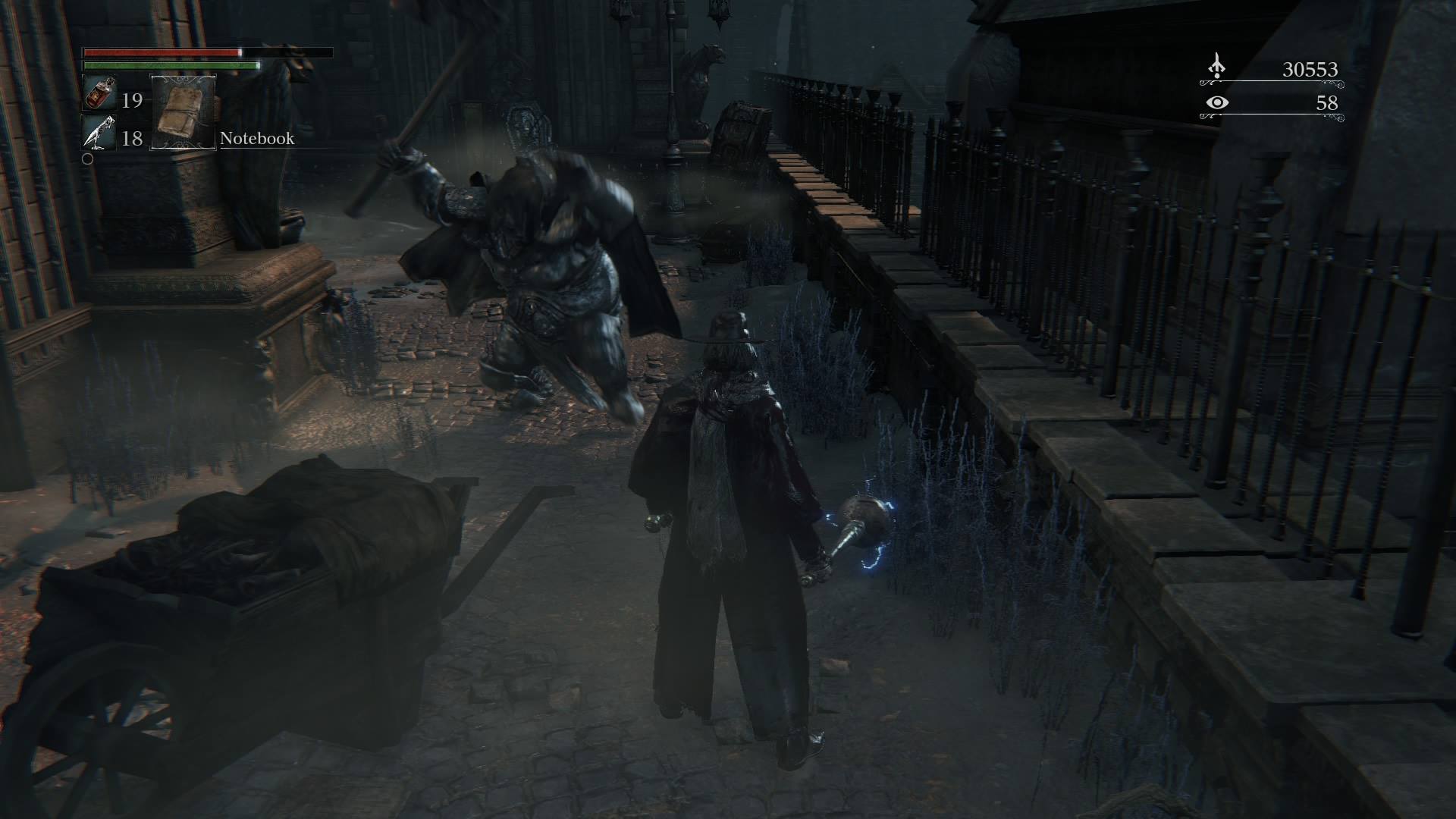Click the Blood Echoes icon
Image resolution: width=1456 pixels, height=819 pixels.
[1216, 67]
